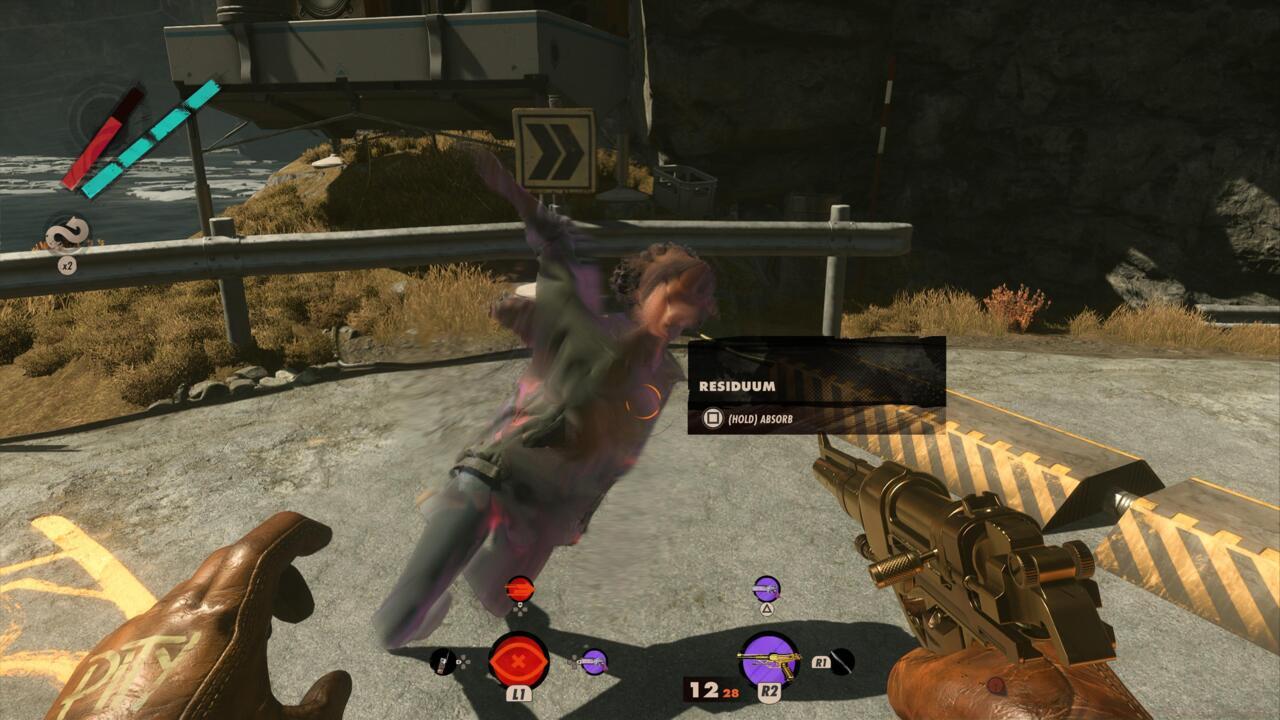Viewport: 1280px width, 720px height.
Task: Select the red eye Slab ability icon
Action: (519, 659)
